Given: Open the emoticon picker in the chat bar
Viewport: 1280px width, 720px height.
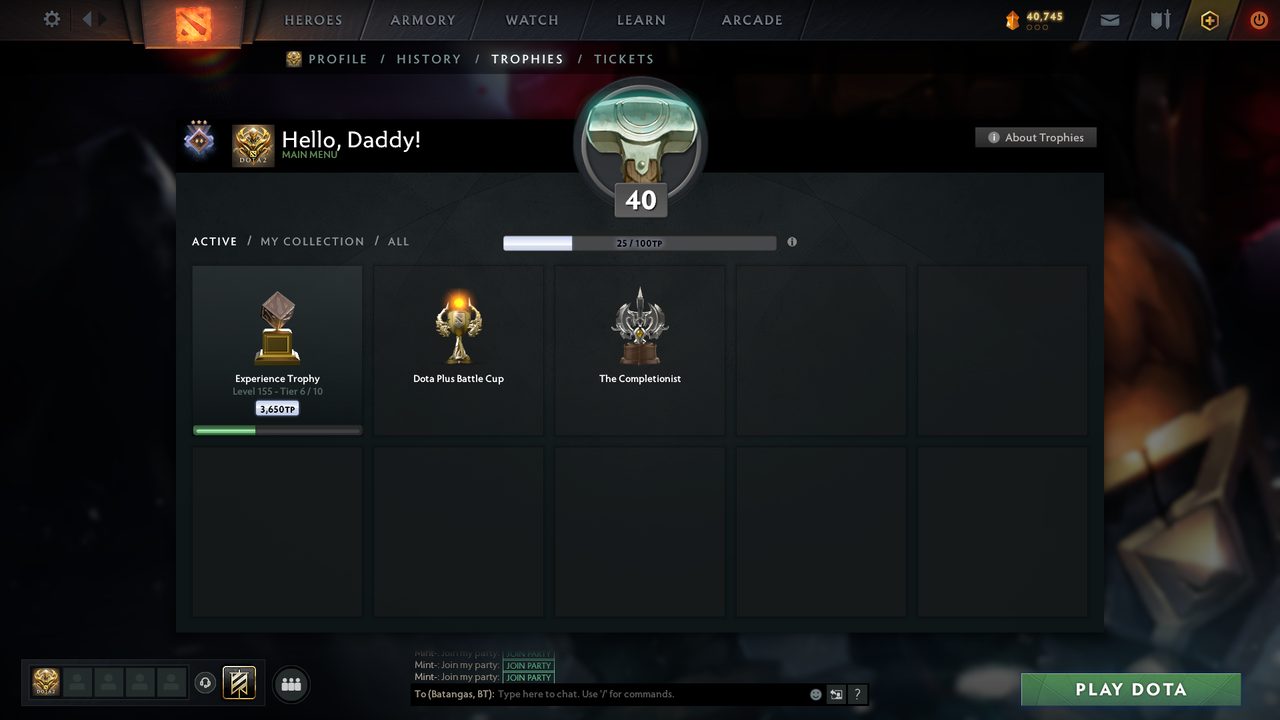Looking at the screenshot, I should pos(815,694).
